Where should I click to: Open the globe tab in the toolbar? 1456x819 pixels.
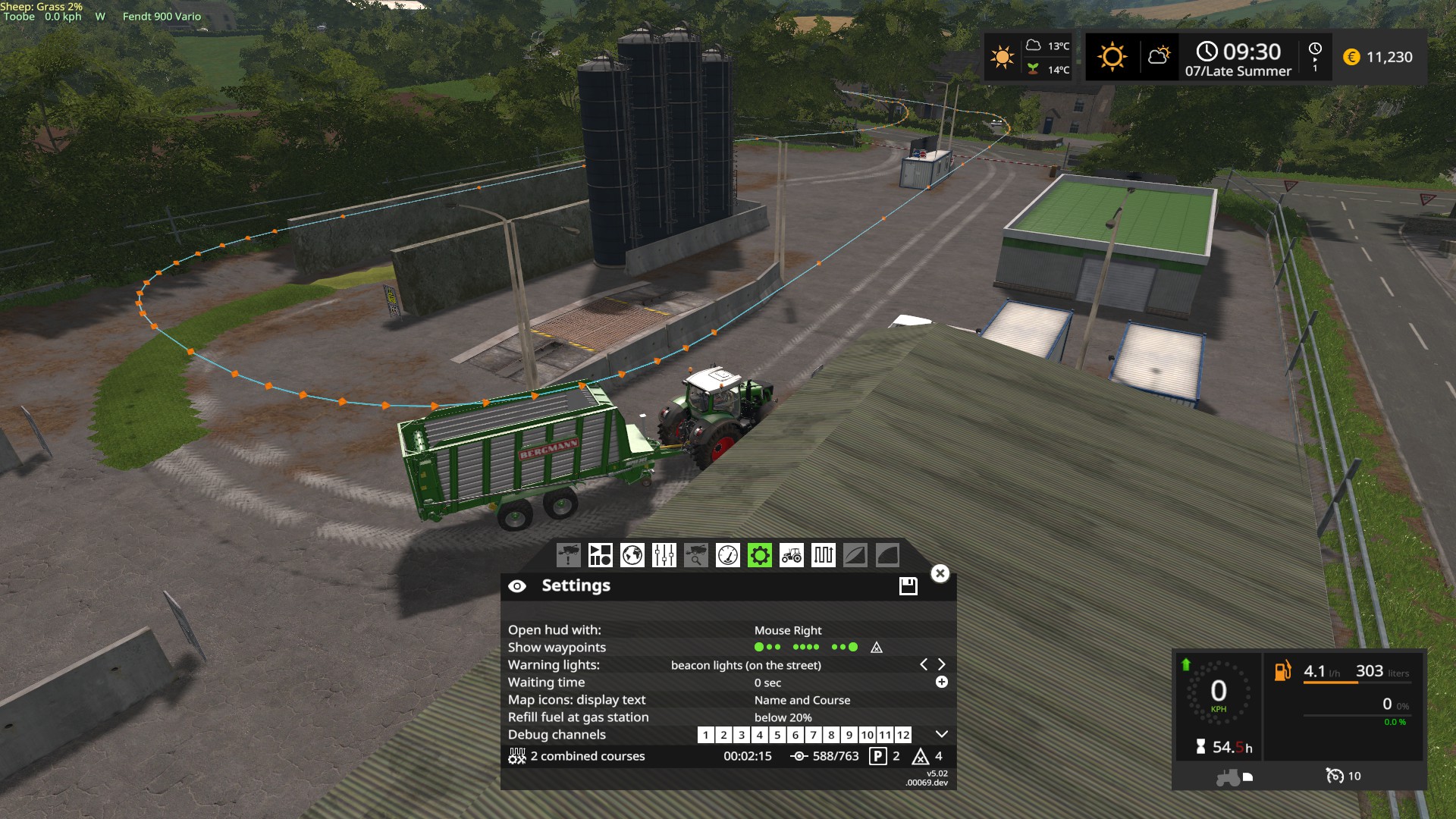tap(632, 555)
